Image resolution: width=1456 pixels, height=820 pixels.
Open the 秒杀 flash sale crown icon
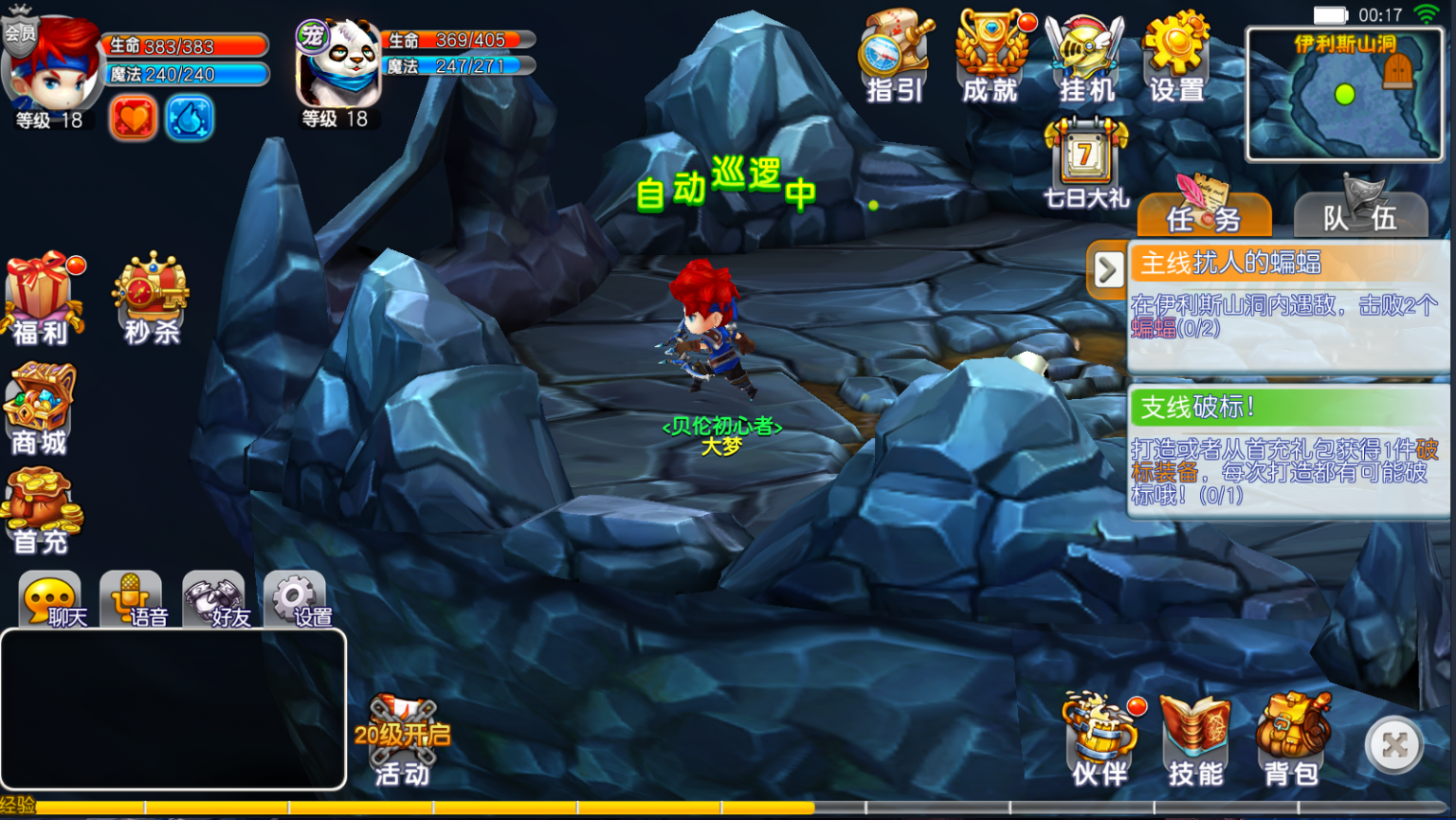(x=150, y=294)
